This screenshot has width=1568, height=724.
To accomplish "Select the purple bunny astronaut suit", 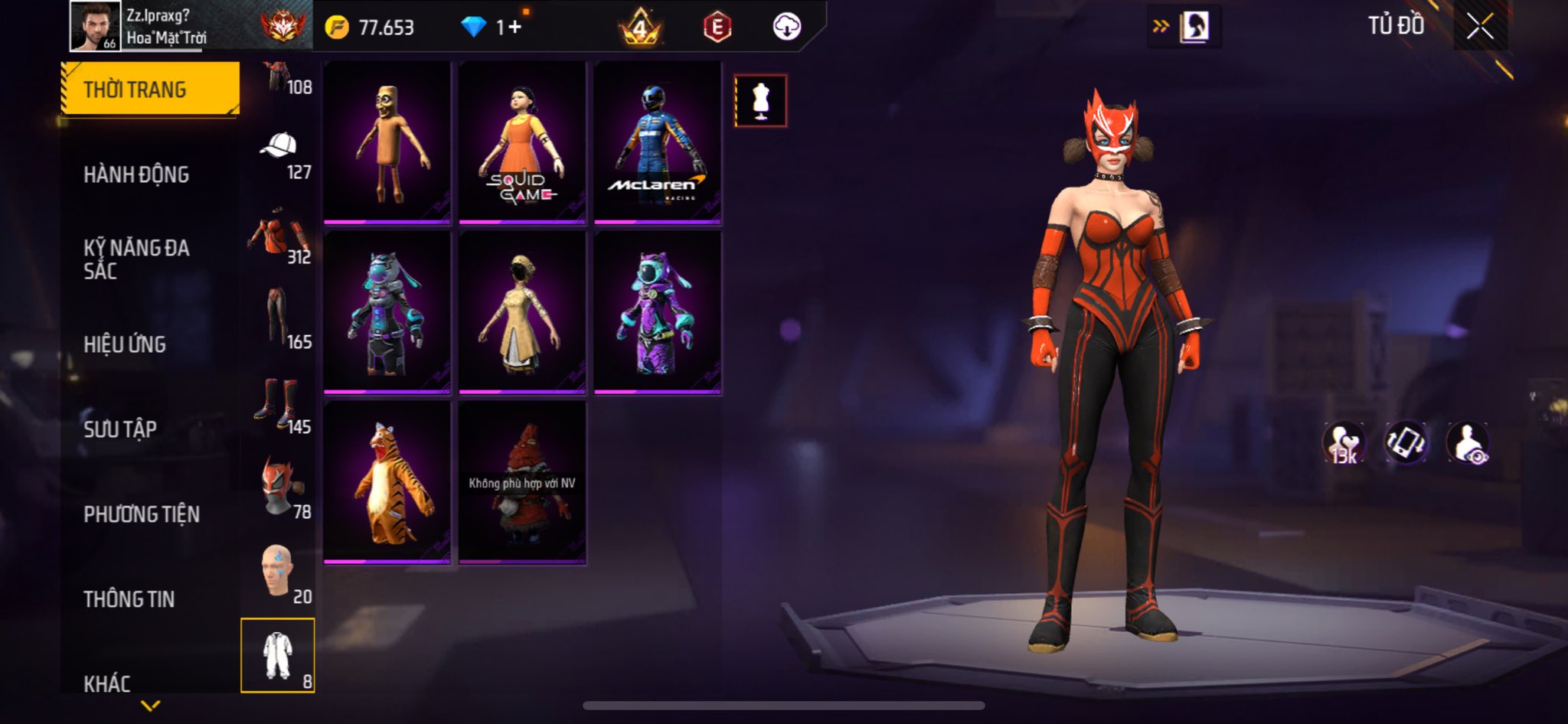I will click(x=658, y=313).
